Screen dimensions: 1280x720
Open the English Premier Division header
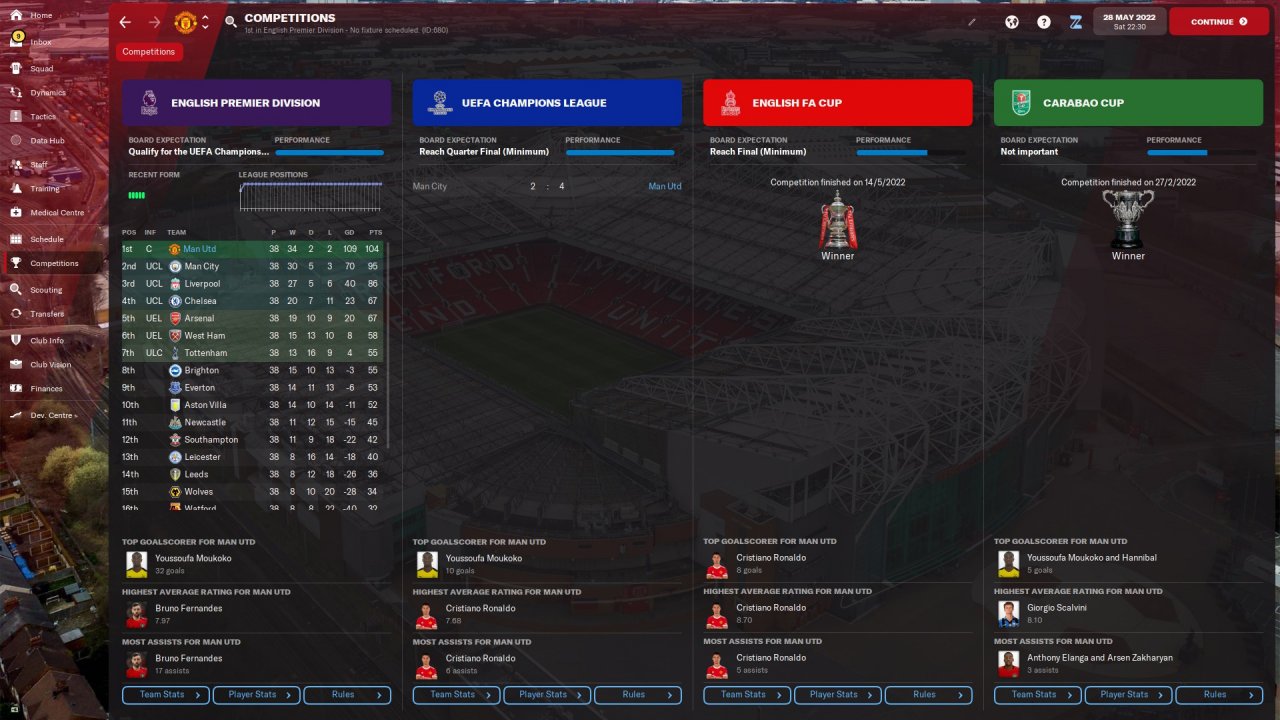[256, 103]
